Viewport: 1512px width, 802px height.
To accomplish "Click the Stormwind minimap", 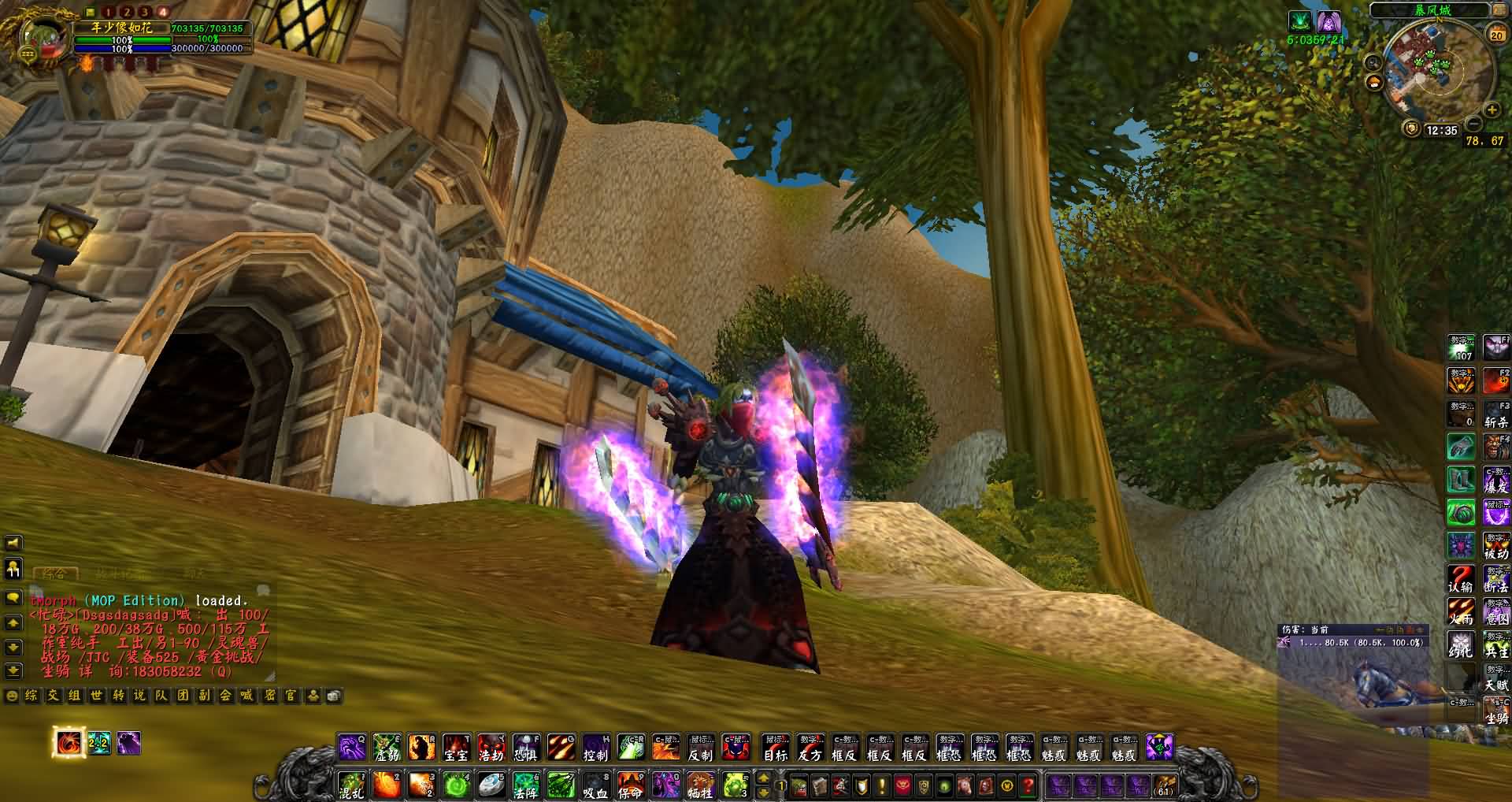I will [x=1435, y=69].
